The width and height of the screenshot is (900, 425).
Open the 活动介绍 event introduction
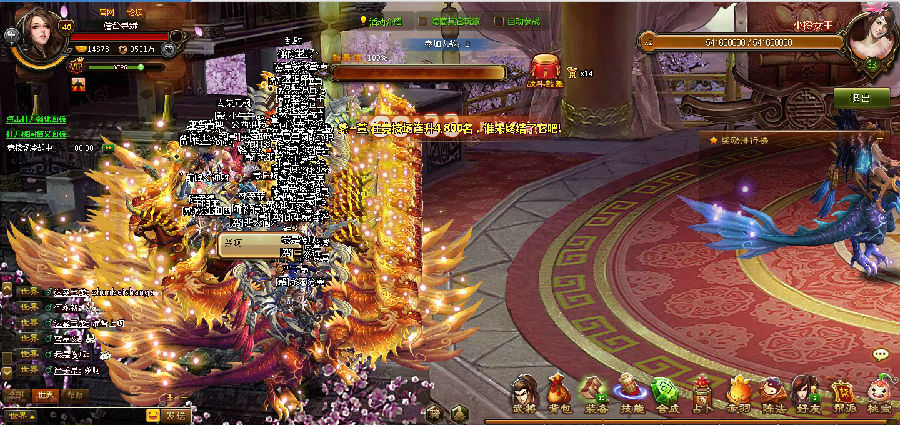click(x=380, y=20)
